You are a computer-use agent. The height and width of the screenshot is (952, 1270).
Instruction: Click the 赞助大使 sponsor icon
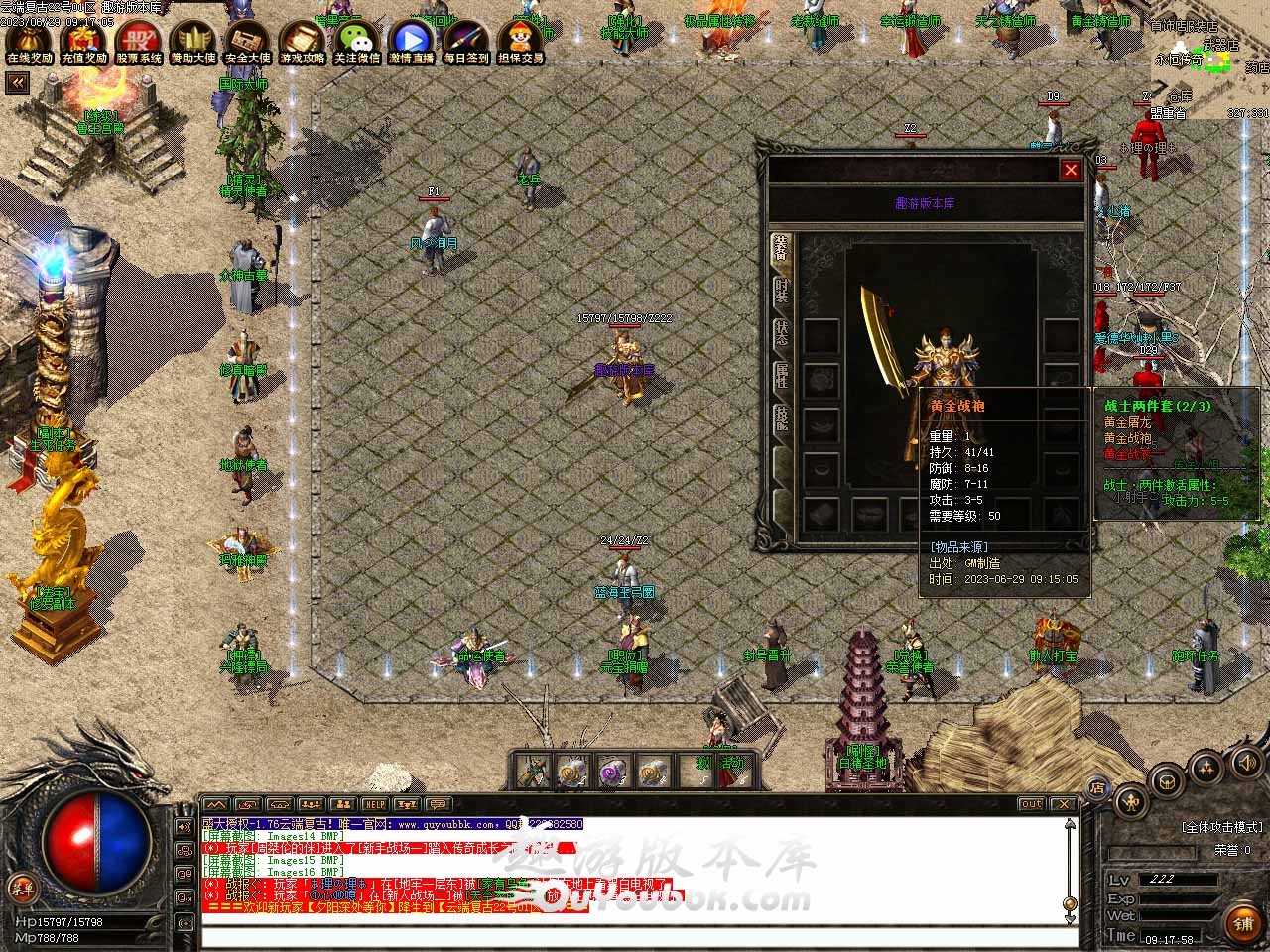point(193,42)
